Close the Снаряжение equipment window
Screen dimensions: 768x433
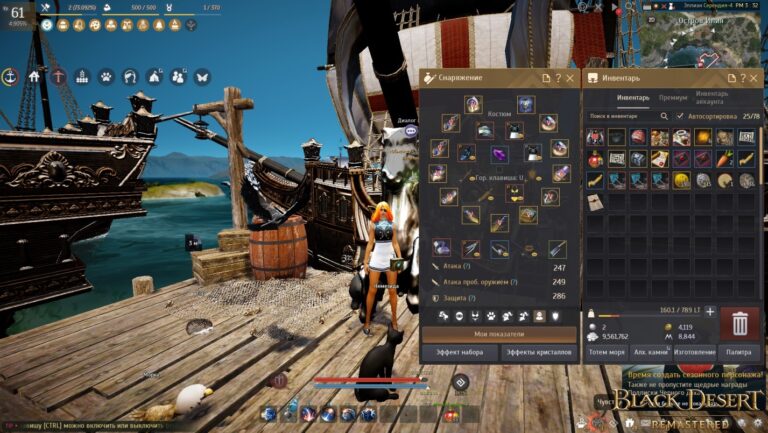571,77
